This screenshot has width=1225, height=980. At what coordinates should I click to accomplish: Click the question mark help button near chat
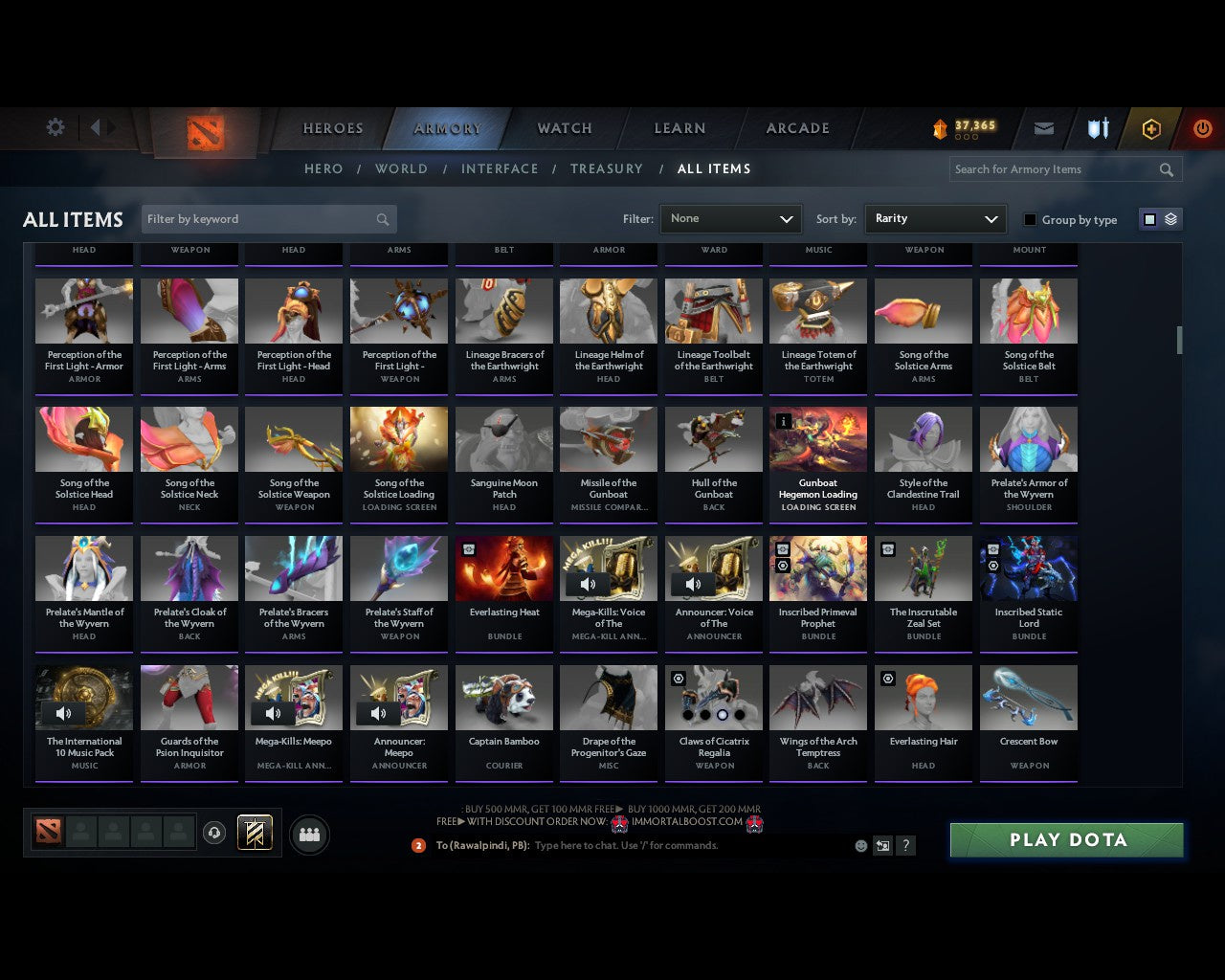pos(905,845)
